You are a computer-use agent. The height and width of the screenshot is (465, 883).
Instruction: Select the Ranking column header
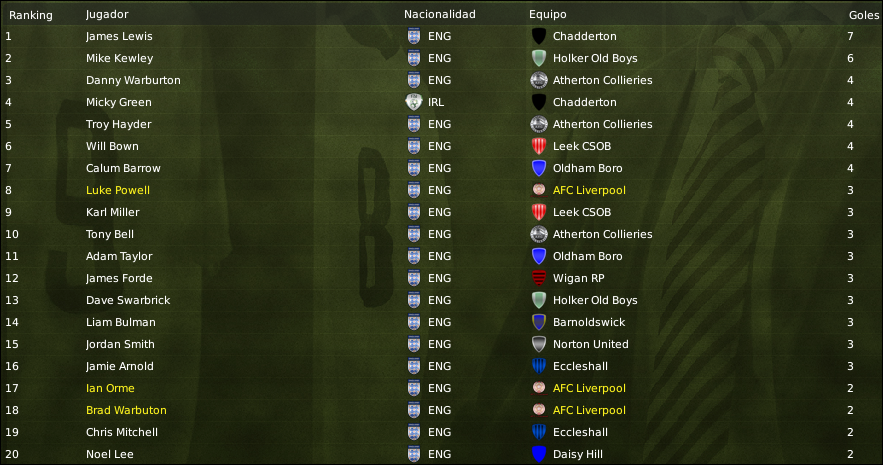click(30, 15)
